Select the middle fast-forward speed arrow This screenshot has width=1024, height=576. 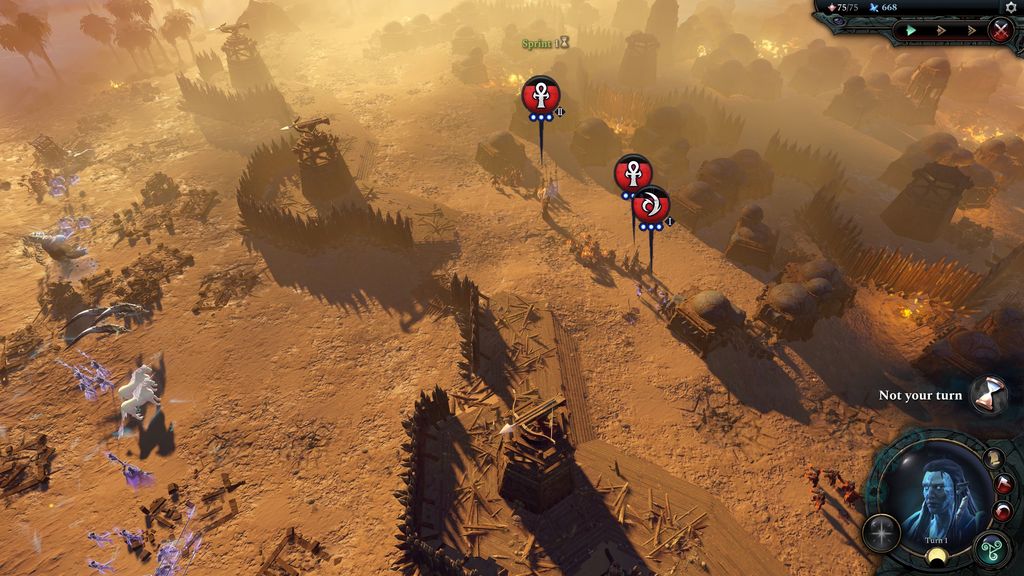pos(940,30)
